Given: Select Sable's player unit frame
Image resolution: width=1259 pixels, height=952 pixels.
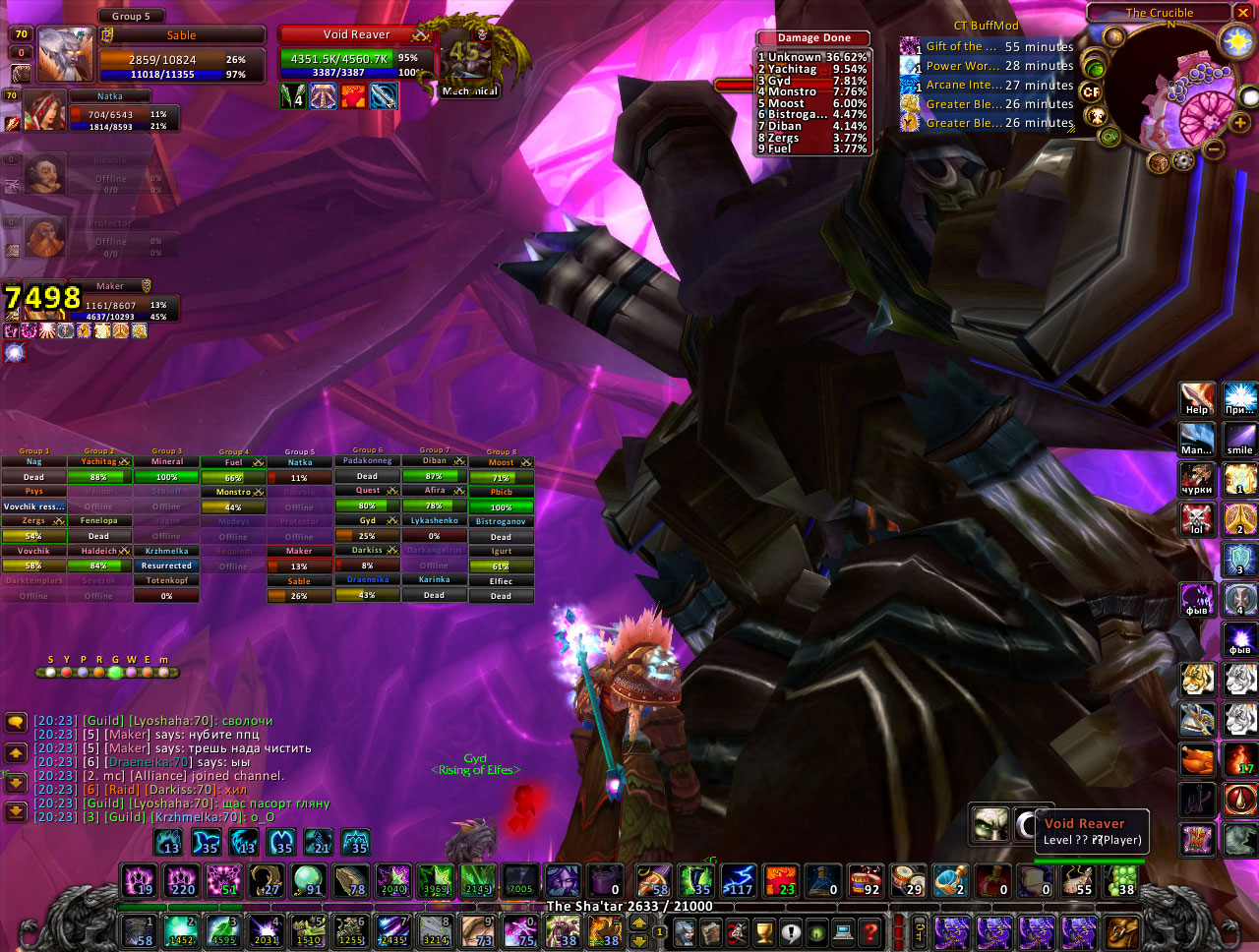Looking at the screenshot, I should point(182,35).
